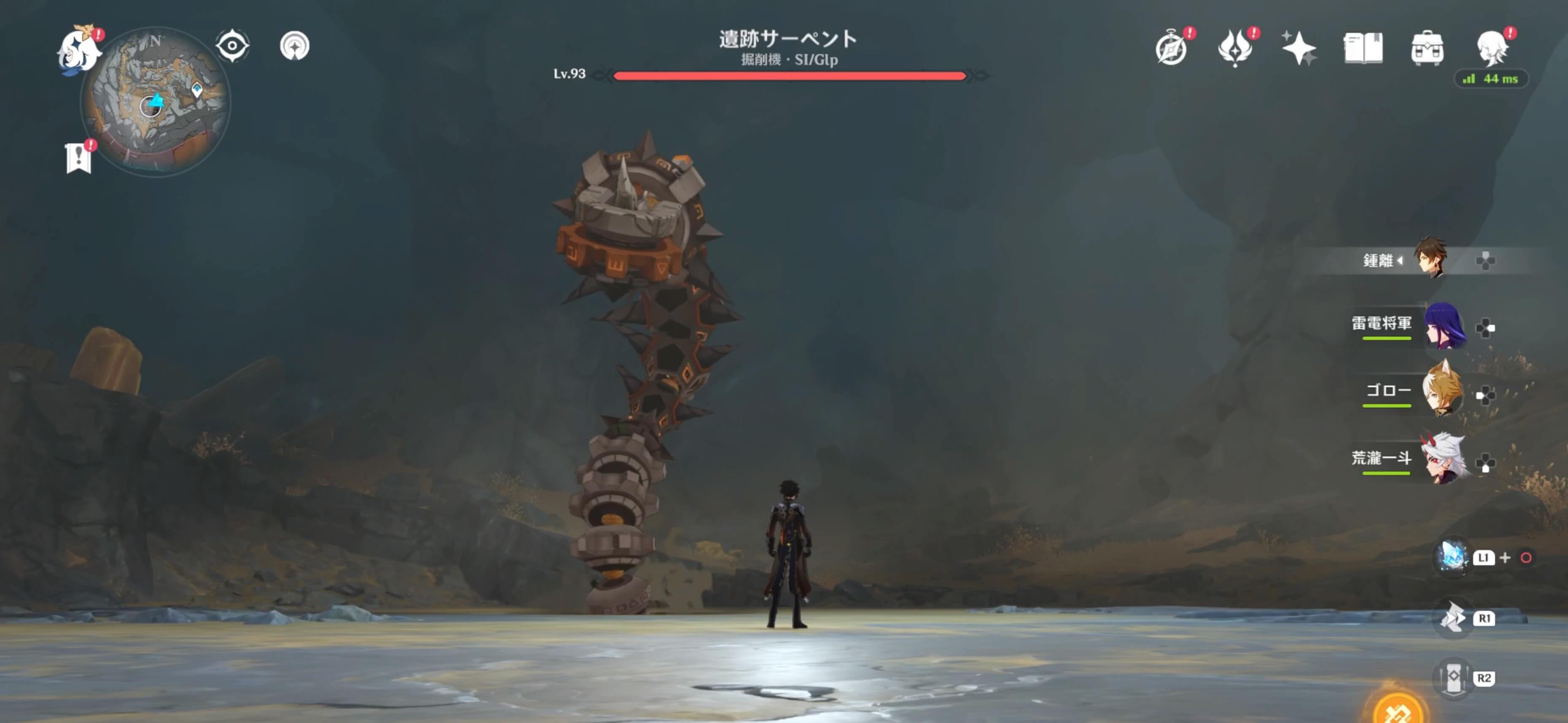1568x723 pixels.
Task: Open the Adventurer Handbook
Action: pyautogui.click(x=1172, y=49)
